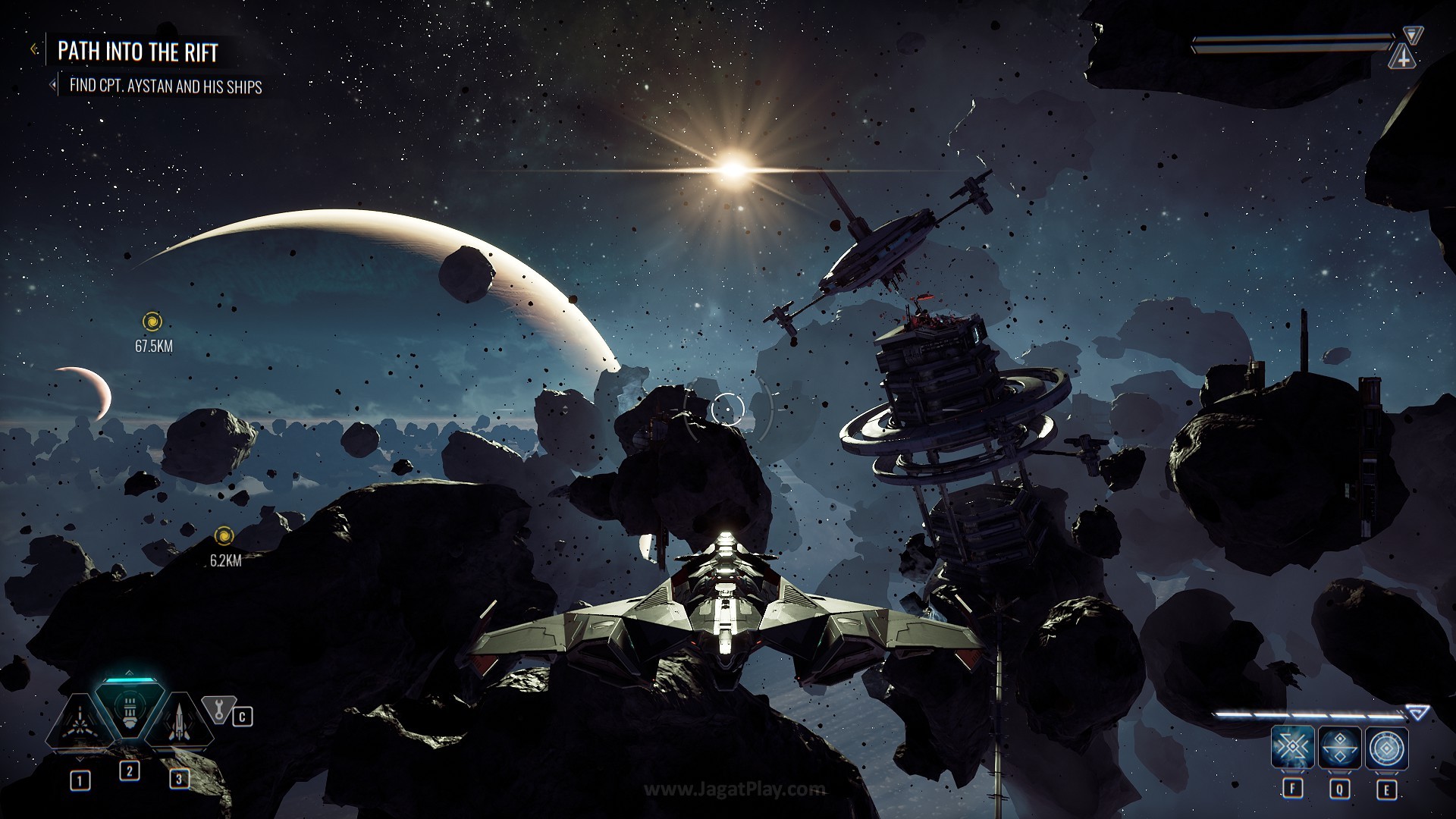Select the Find Cpt. Aystan objective line
Screen dimensions: 1456x819
[165, 86]
